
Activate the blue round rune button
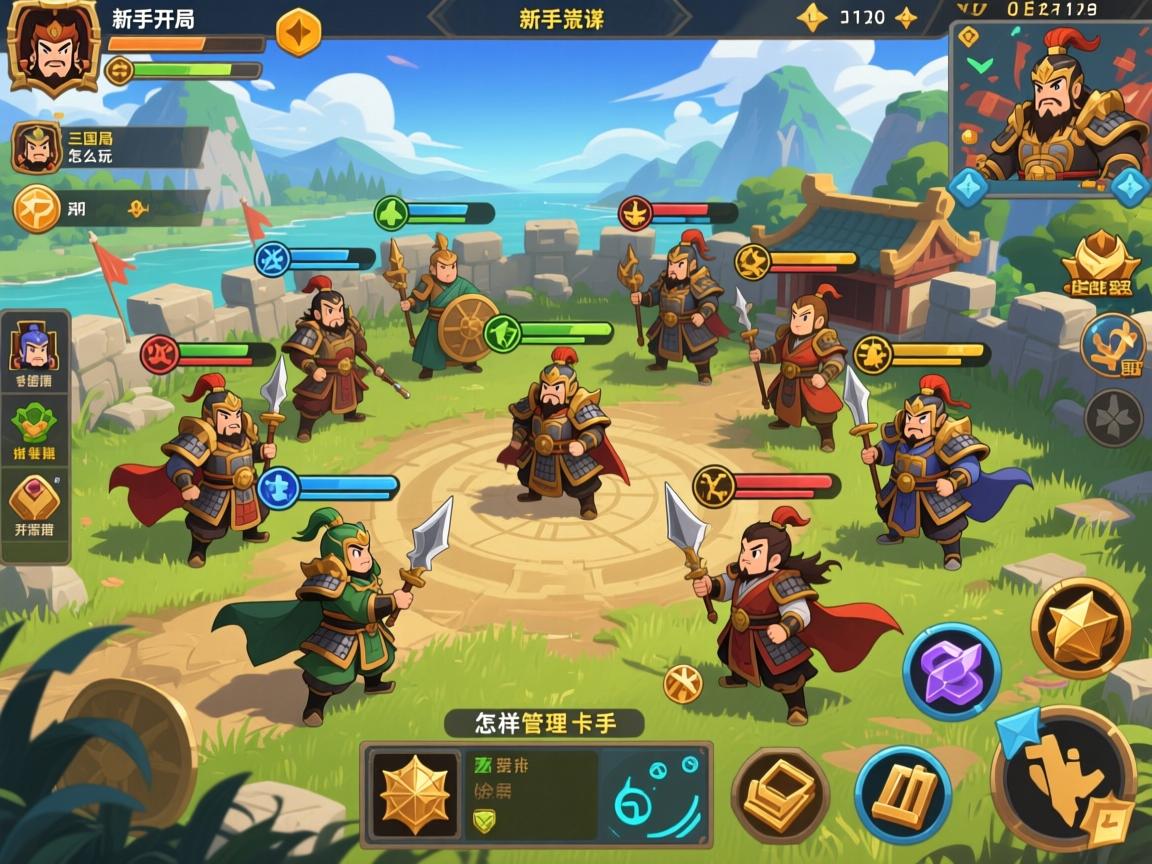[1113, 345]
